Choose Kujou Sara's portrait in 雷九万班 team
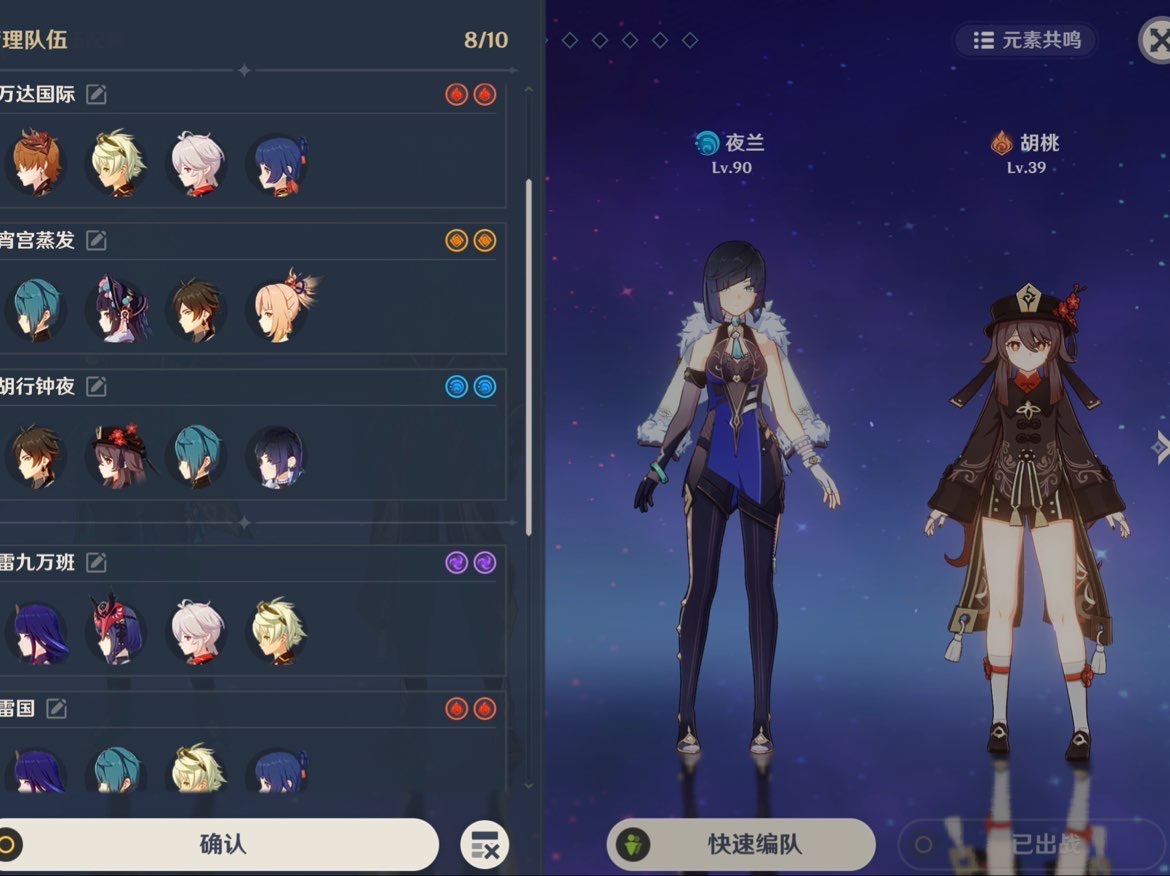This screenshot has width=1170, height=876. (x=118, y=632)
